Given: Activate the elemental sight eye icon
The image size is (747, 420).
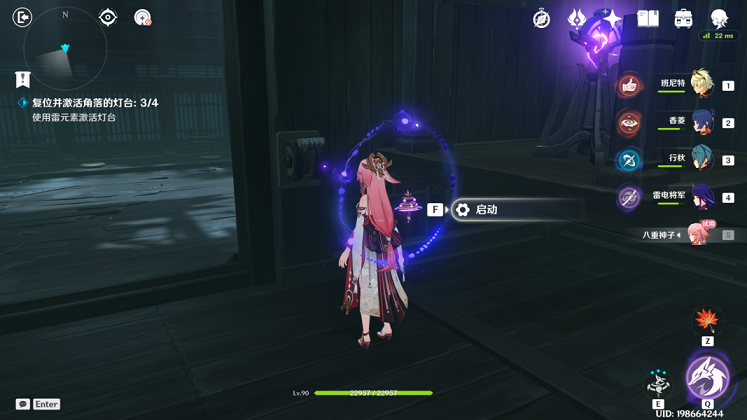Looking at the screenshot, I should [108, 17].
